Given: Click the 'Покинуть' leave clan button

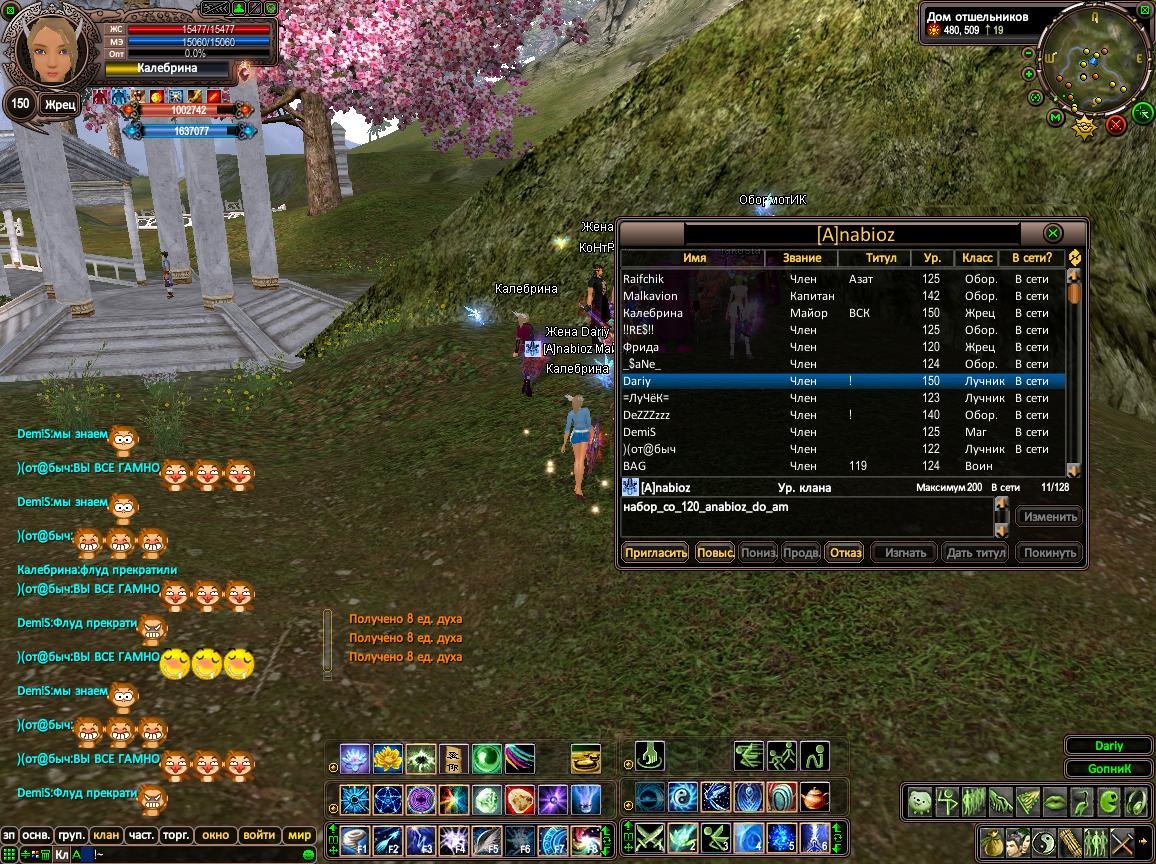Looking at the screenshot, I should 1050,552.
